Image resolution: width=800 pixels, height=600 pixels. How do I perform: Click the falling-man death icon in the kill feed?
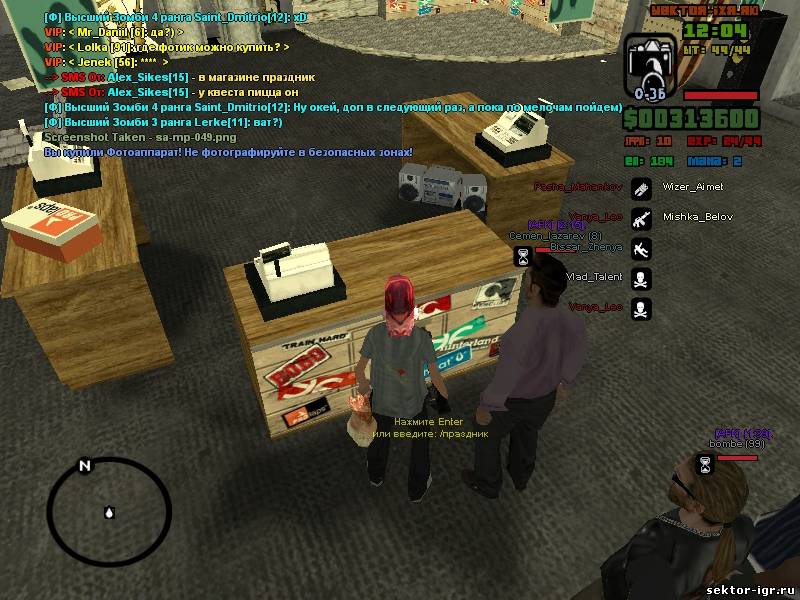point(642,247)
